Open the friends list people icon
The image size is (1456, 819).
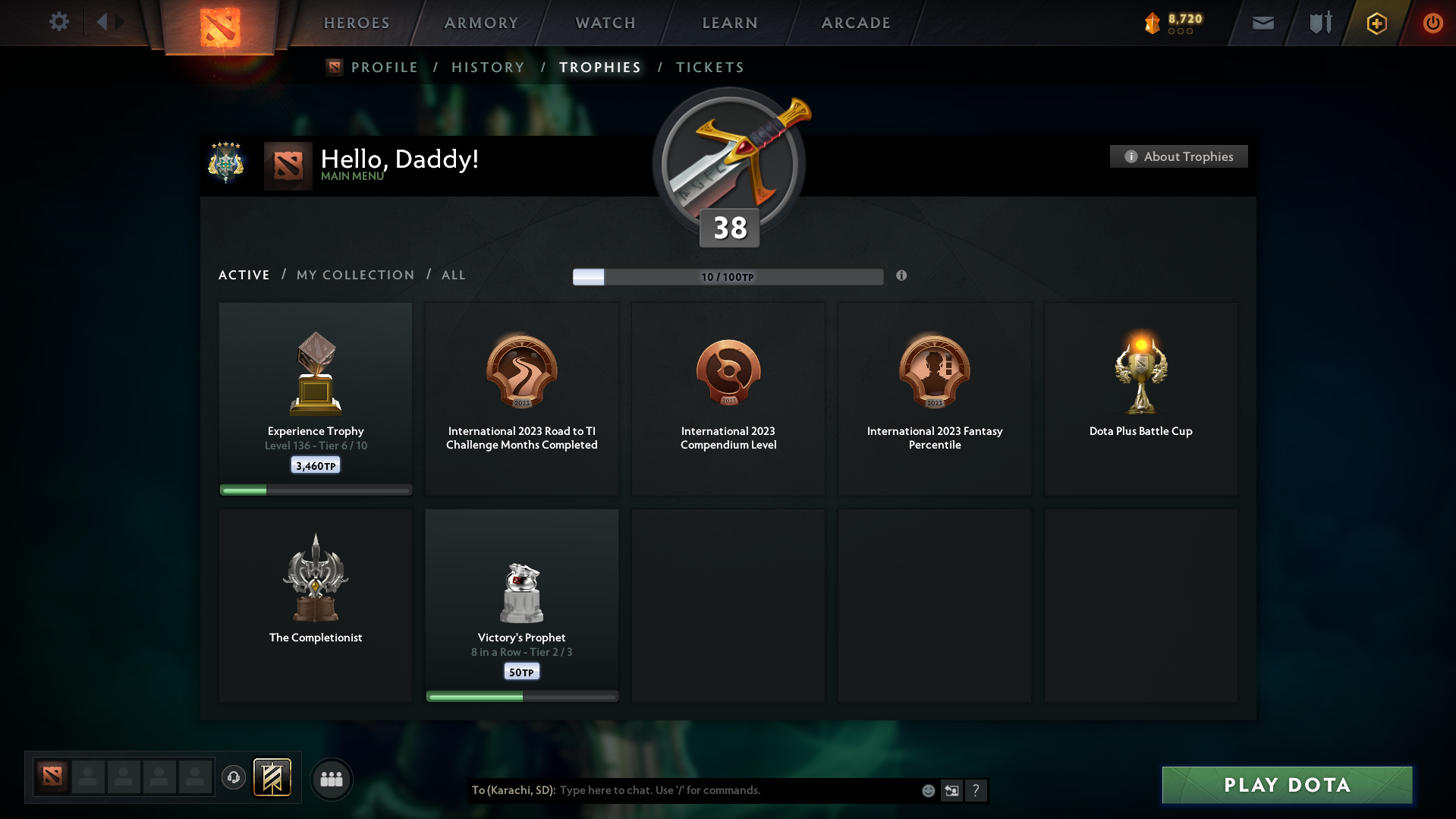(x=332, y=779)
